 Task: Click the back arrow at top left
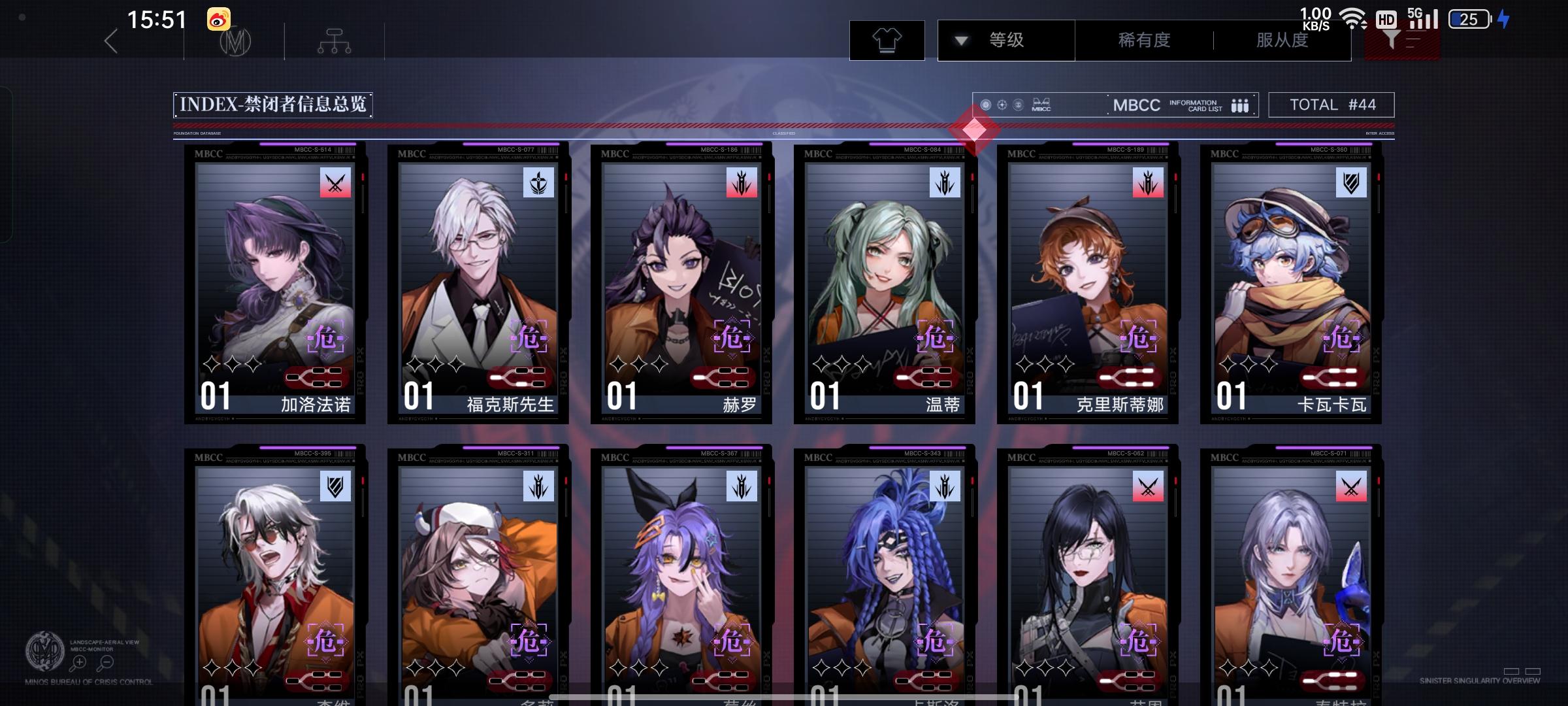pos(110,40)
